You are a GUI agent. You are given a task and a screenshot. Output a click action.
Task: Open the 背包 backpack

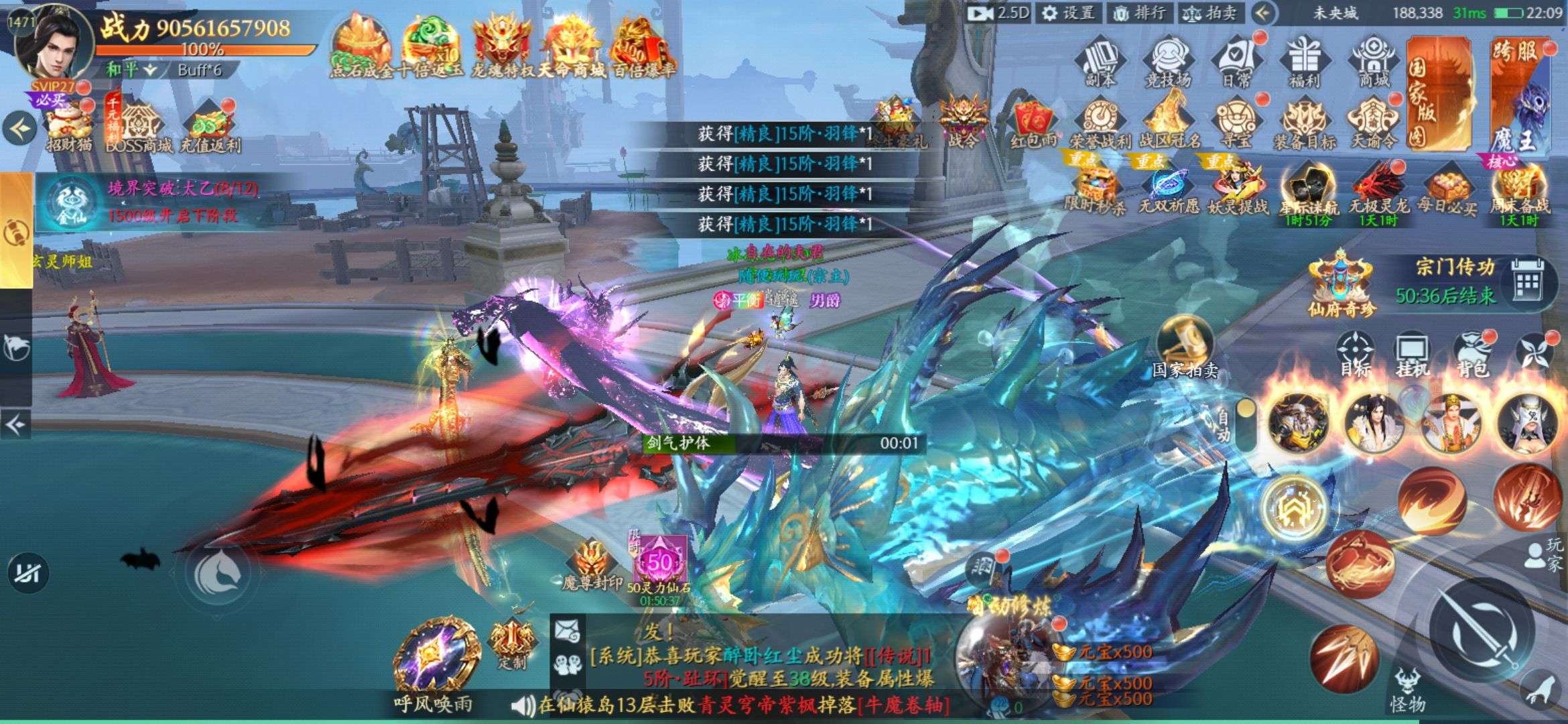[x=1472, y=355]
